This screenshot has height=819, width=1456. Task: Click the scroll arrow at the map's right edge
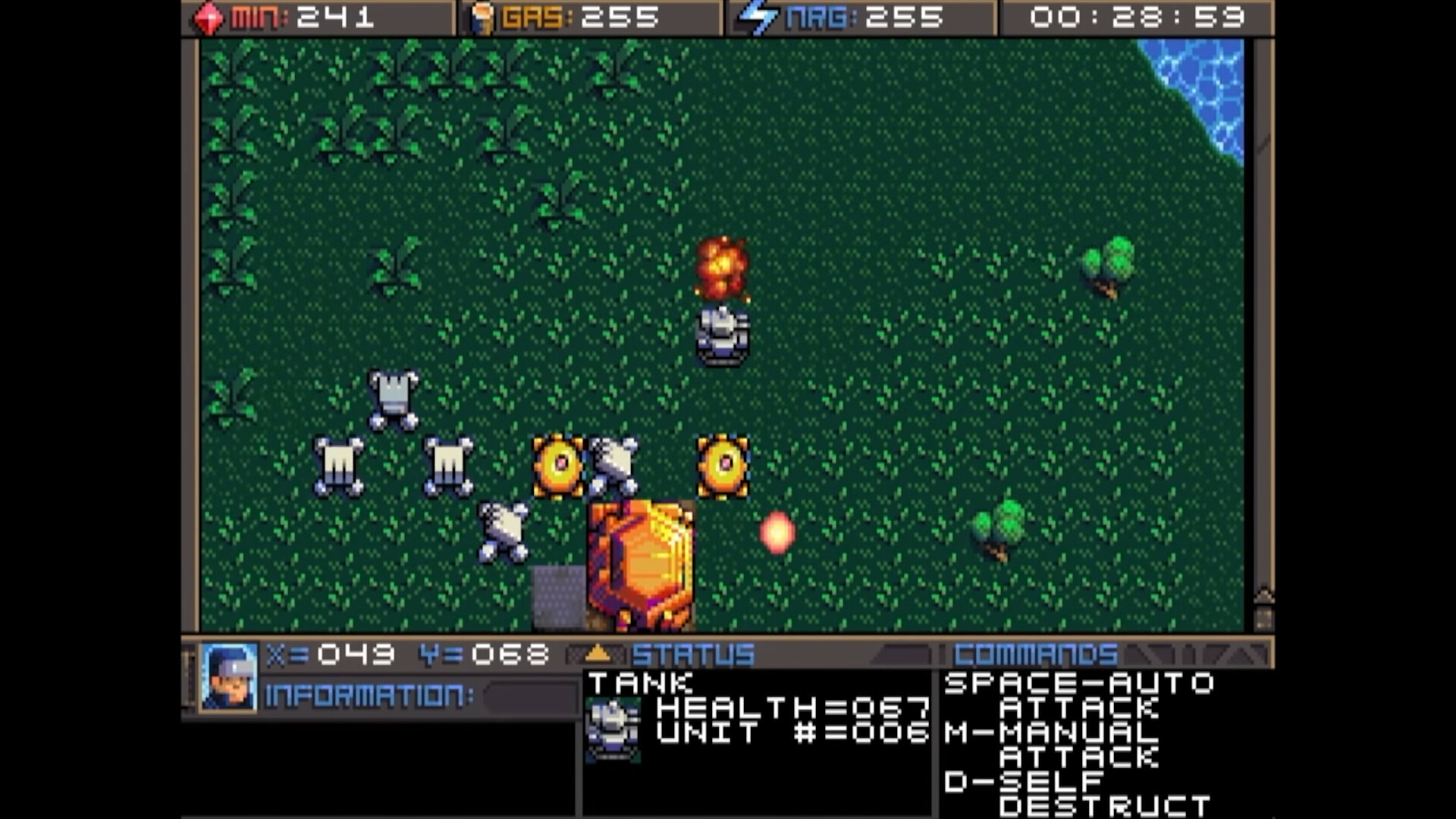1264,595
